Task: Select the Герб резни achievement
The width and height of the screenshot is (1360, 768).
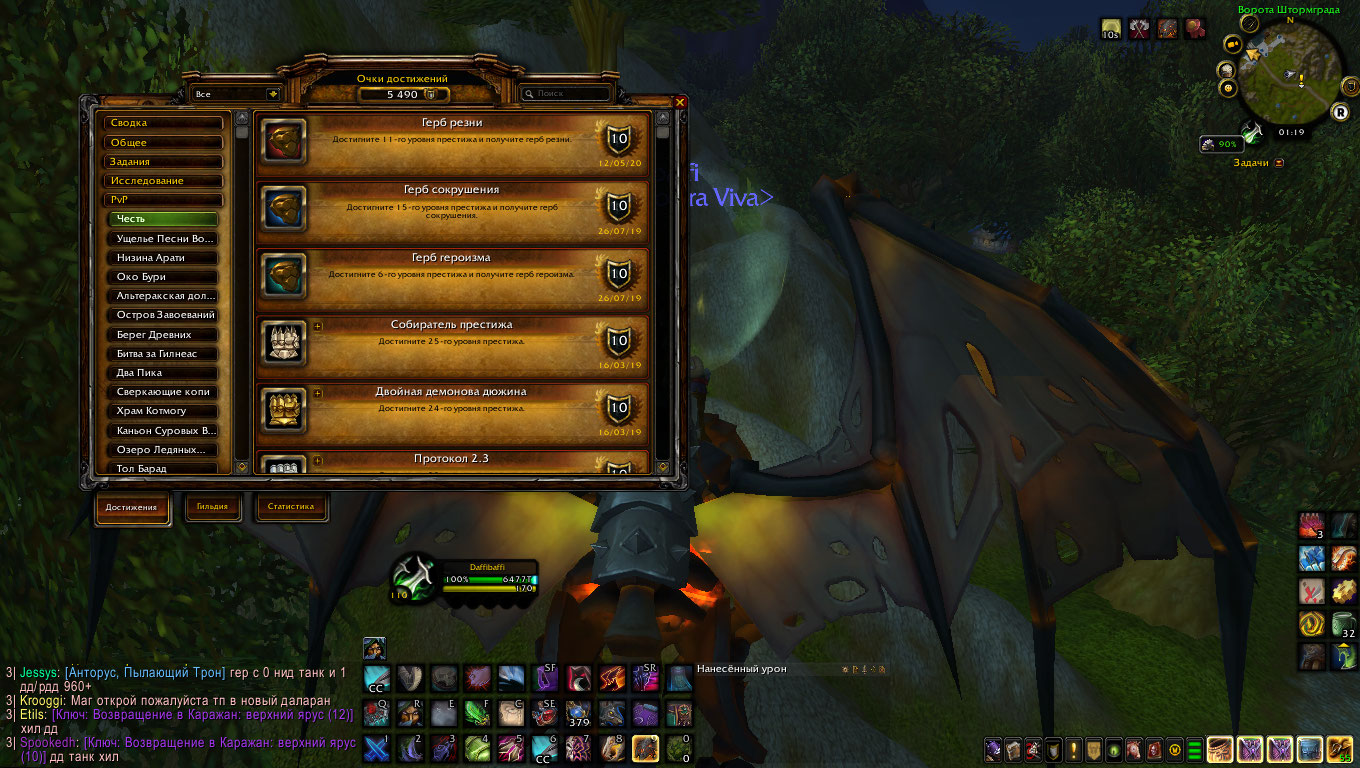Action: [452, 142]
